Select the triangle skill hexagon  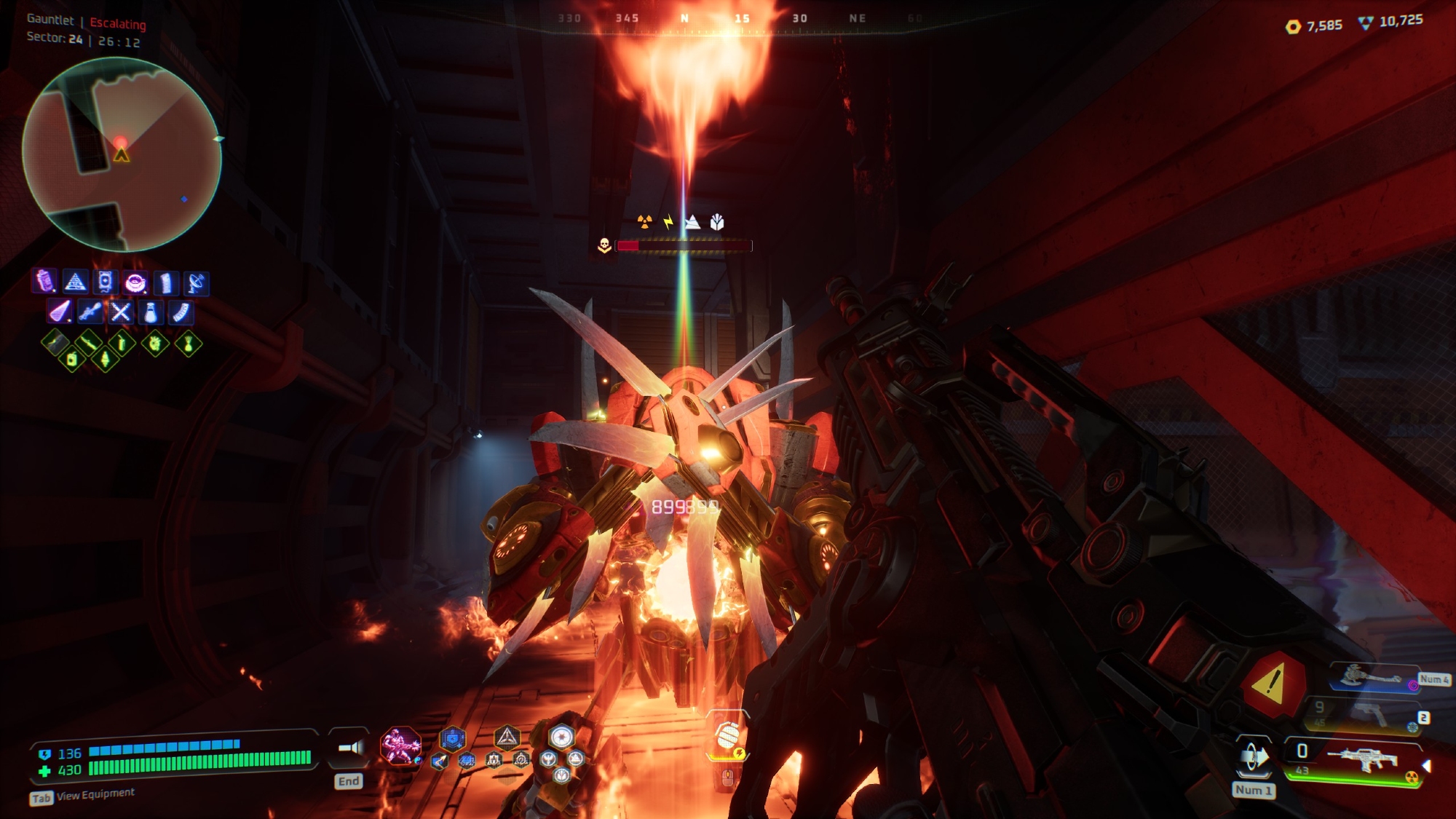coord(507,738)
